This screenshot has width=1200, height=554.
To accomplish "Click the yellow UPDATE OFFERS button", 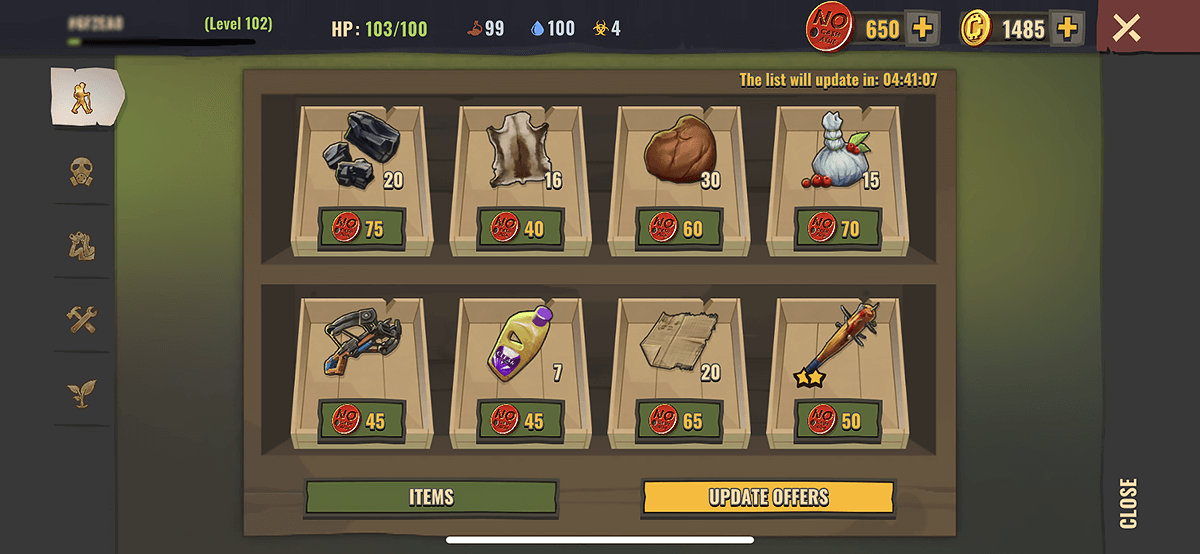I will click(768, 497).
